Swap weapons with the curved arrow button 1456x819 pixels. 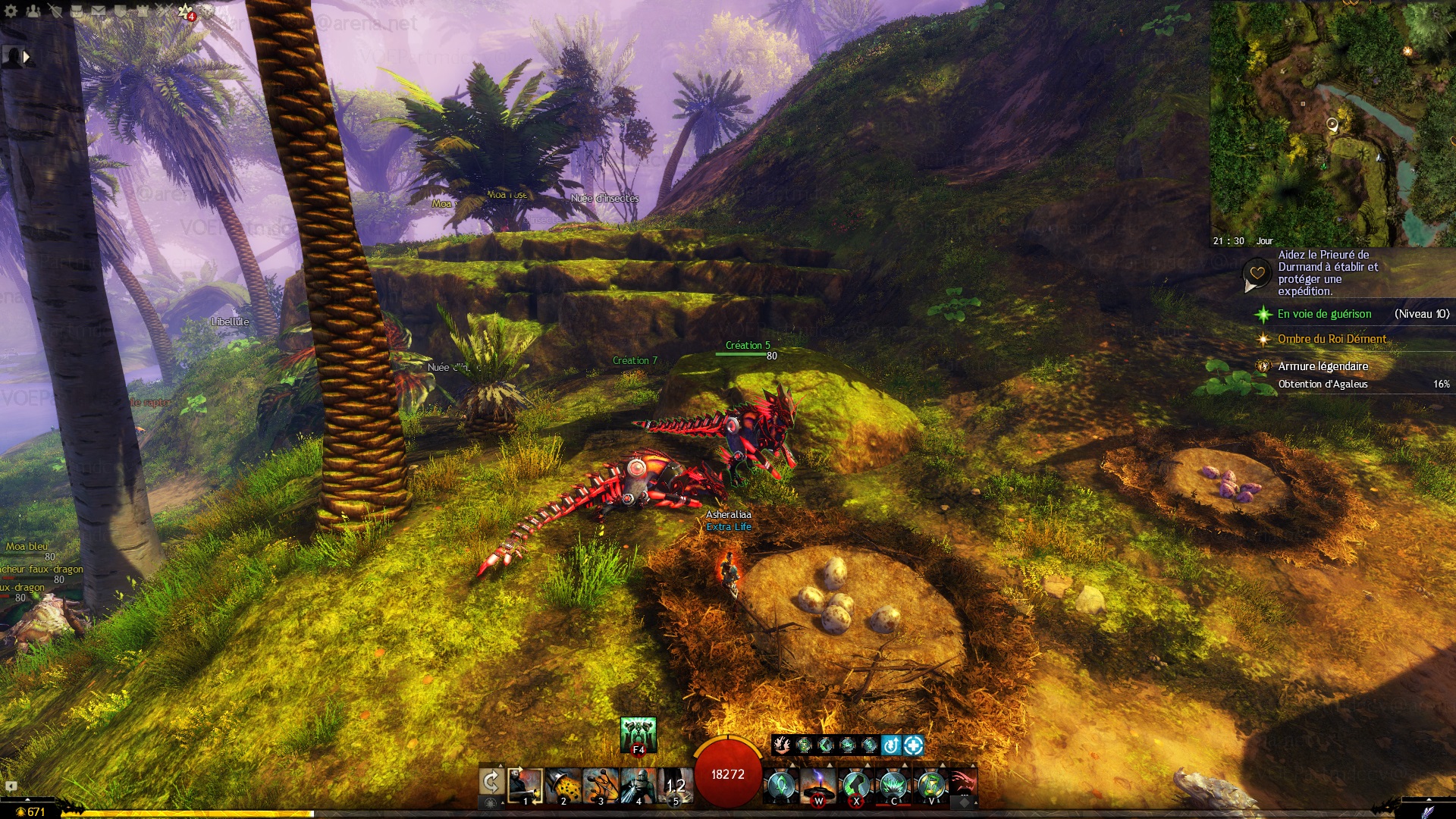click(491, 781)
